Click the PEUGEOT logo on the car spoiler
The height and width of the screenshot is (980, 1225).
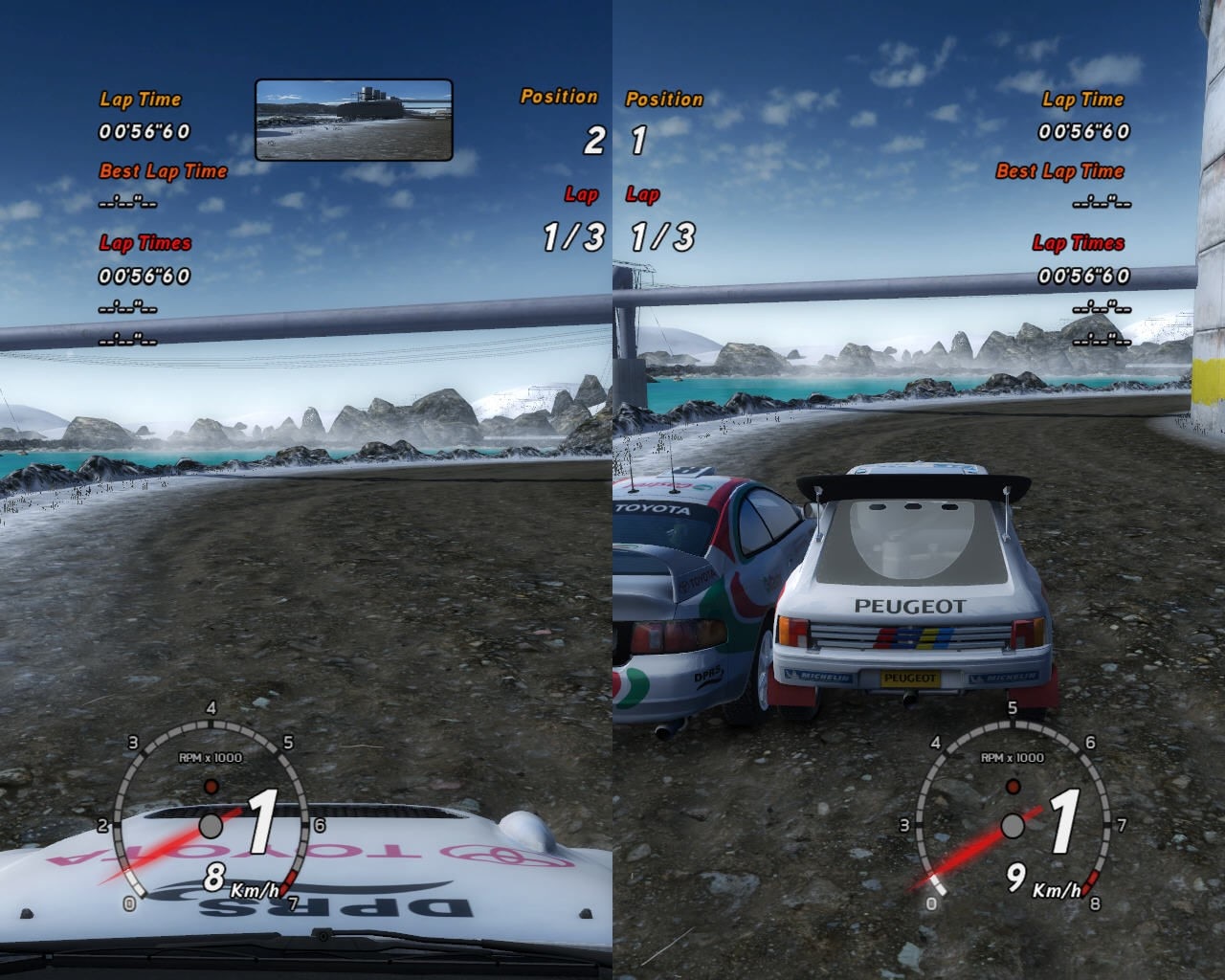tap(907, 604)
